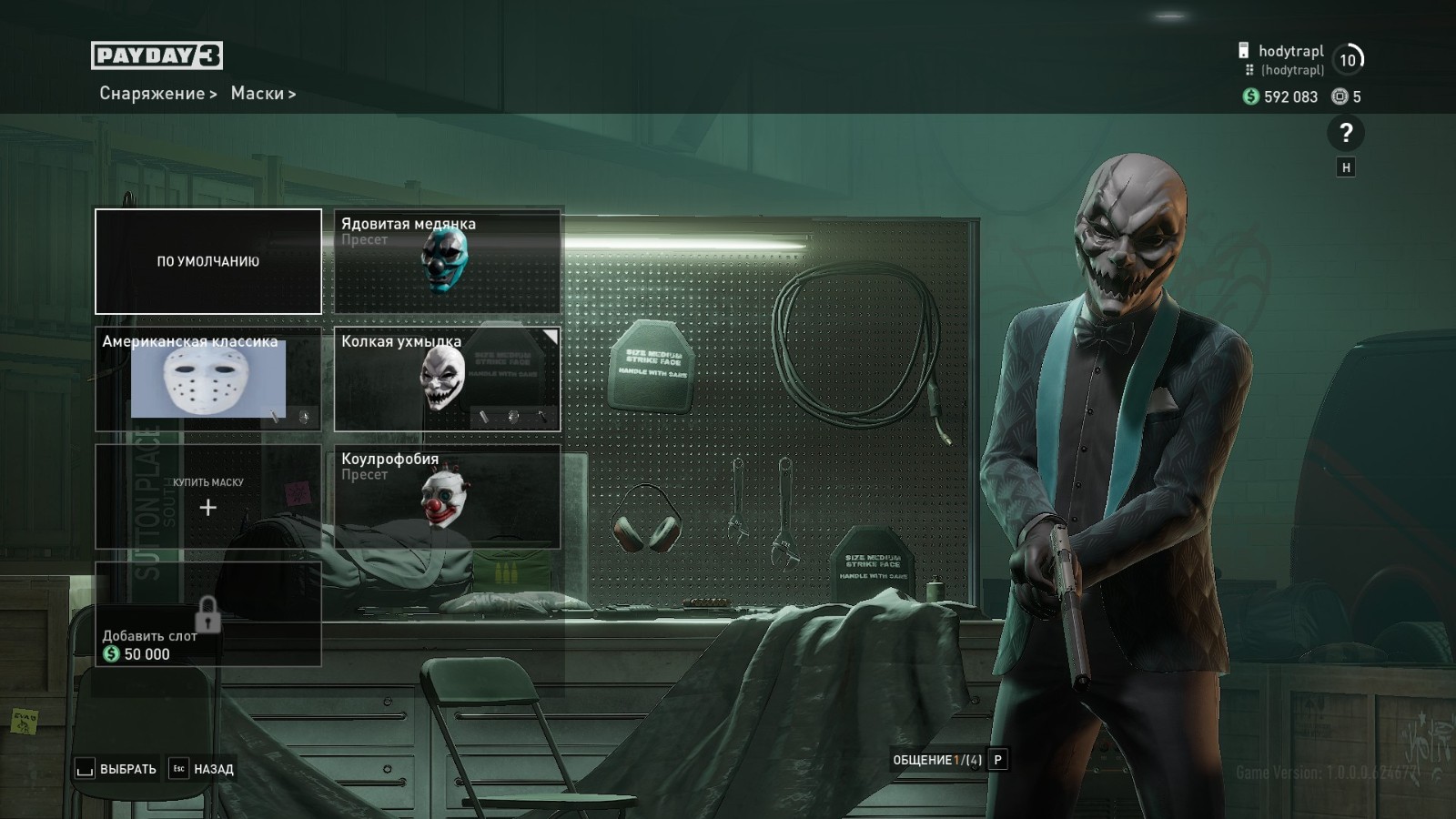
Task: Select the Американская классика hockey mask
Action: pyautogui.click(x=208, y=379)
